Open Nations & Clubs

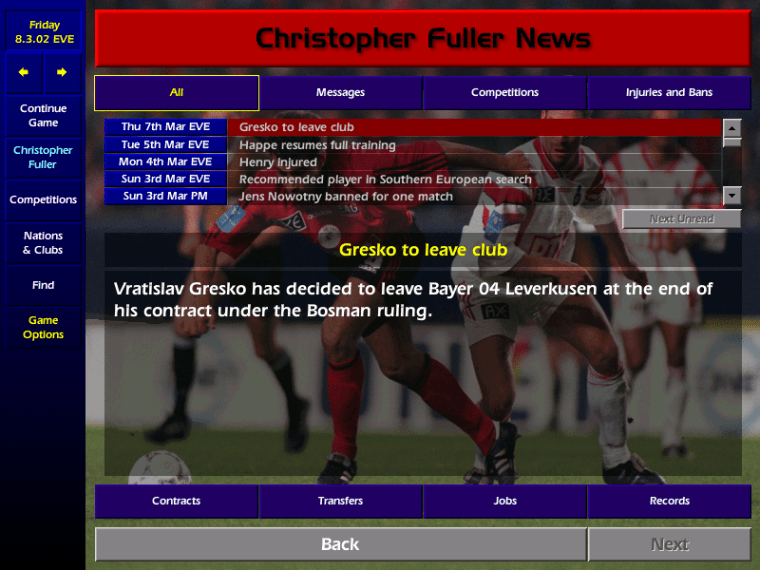43,243
